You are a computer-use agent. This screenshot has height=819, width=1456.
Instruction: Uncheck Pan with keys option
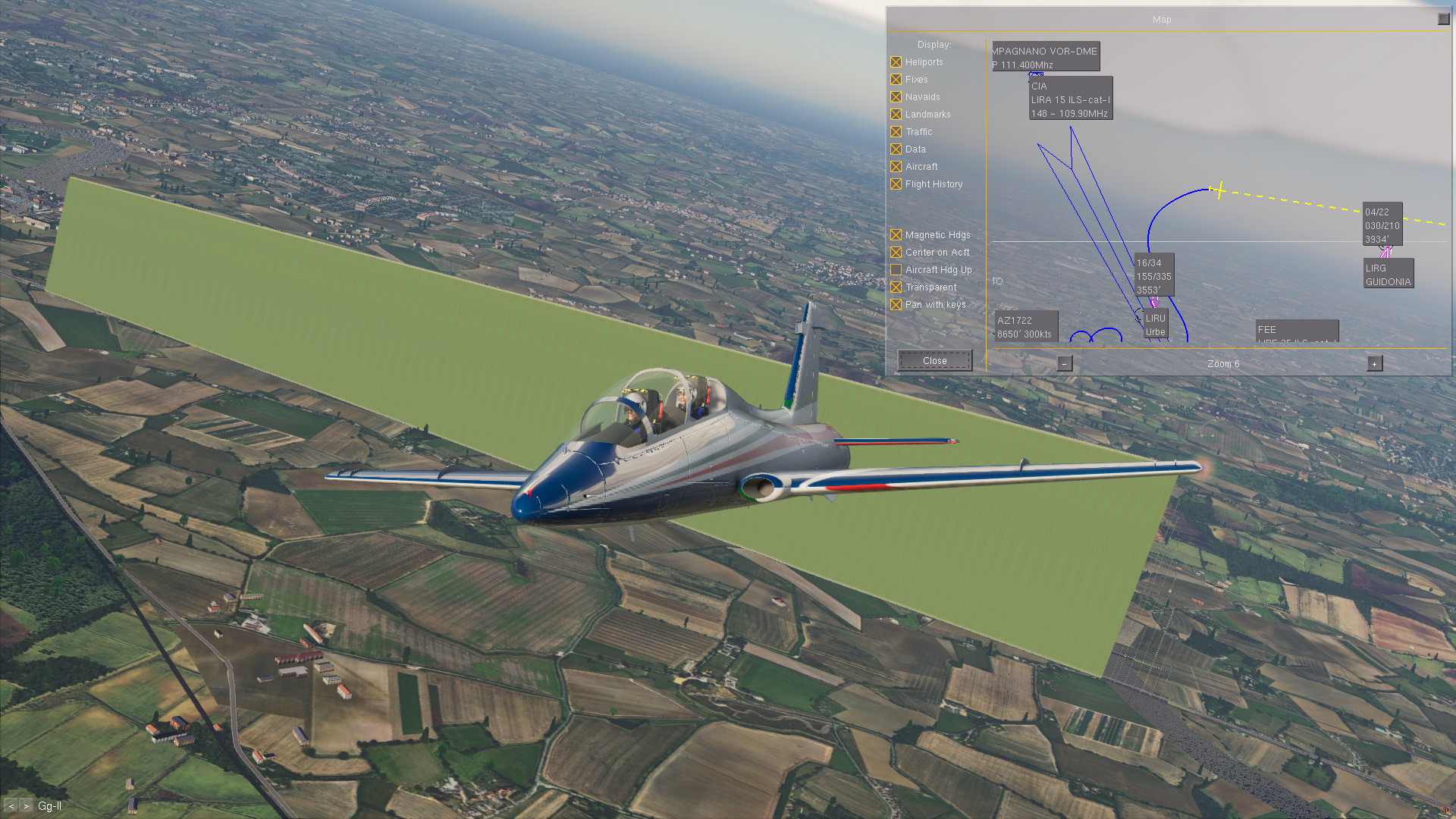click(896, 305)
